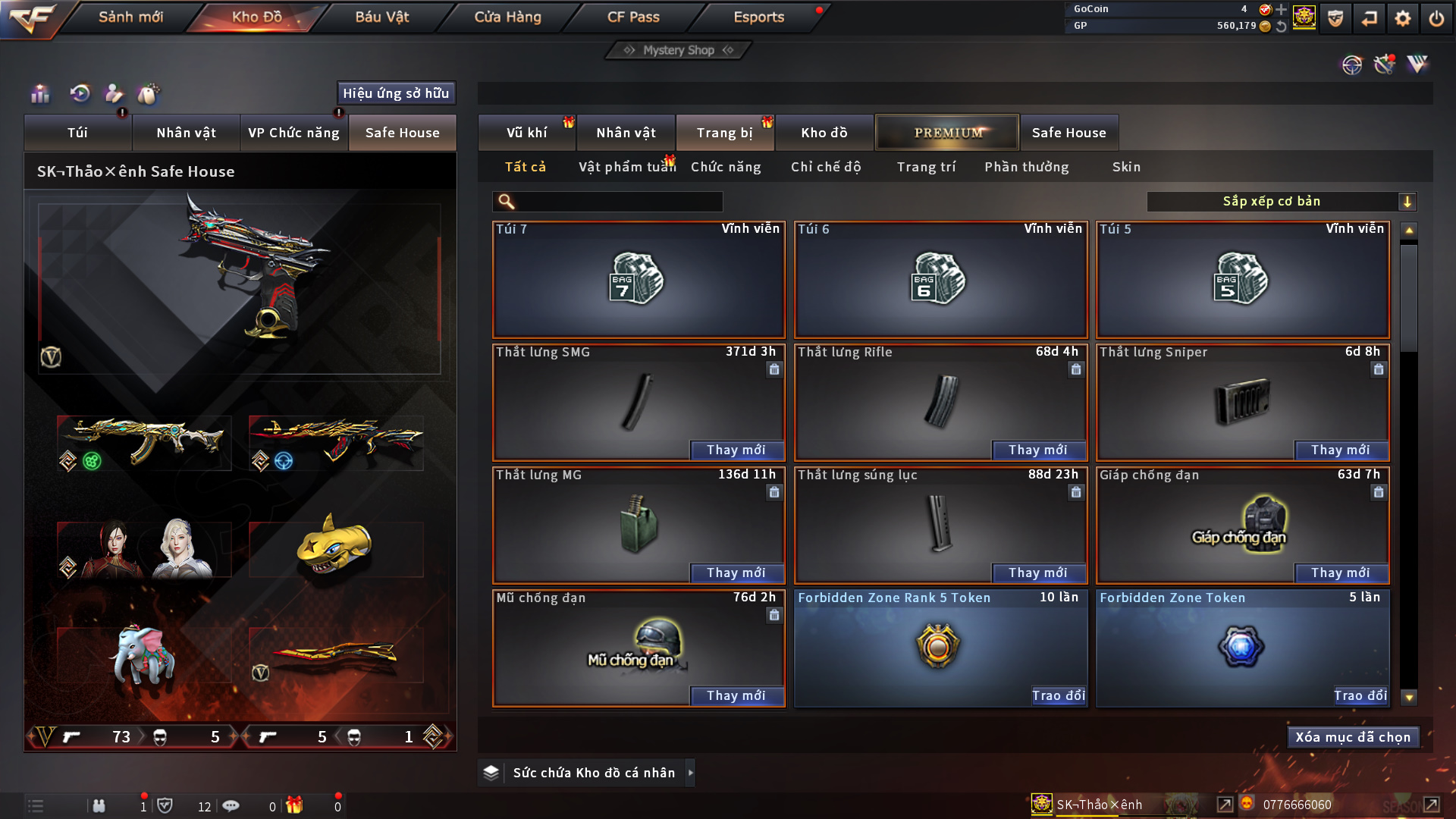
Task: Click Xóa mục đã chọn button
Action: coord(1352,737)
